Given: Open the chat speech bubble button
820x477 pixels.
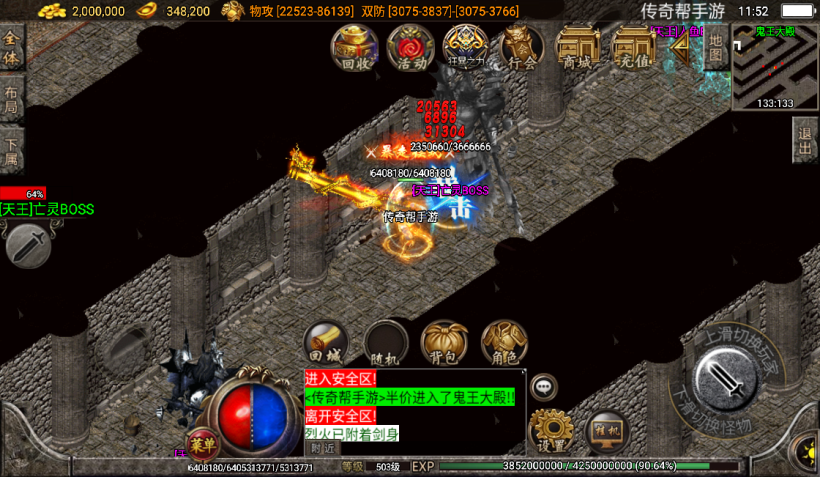Looking at the screenshot, I should tap(544, 385).
